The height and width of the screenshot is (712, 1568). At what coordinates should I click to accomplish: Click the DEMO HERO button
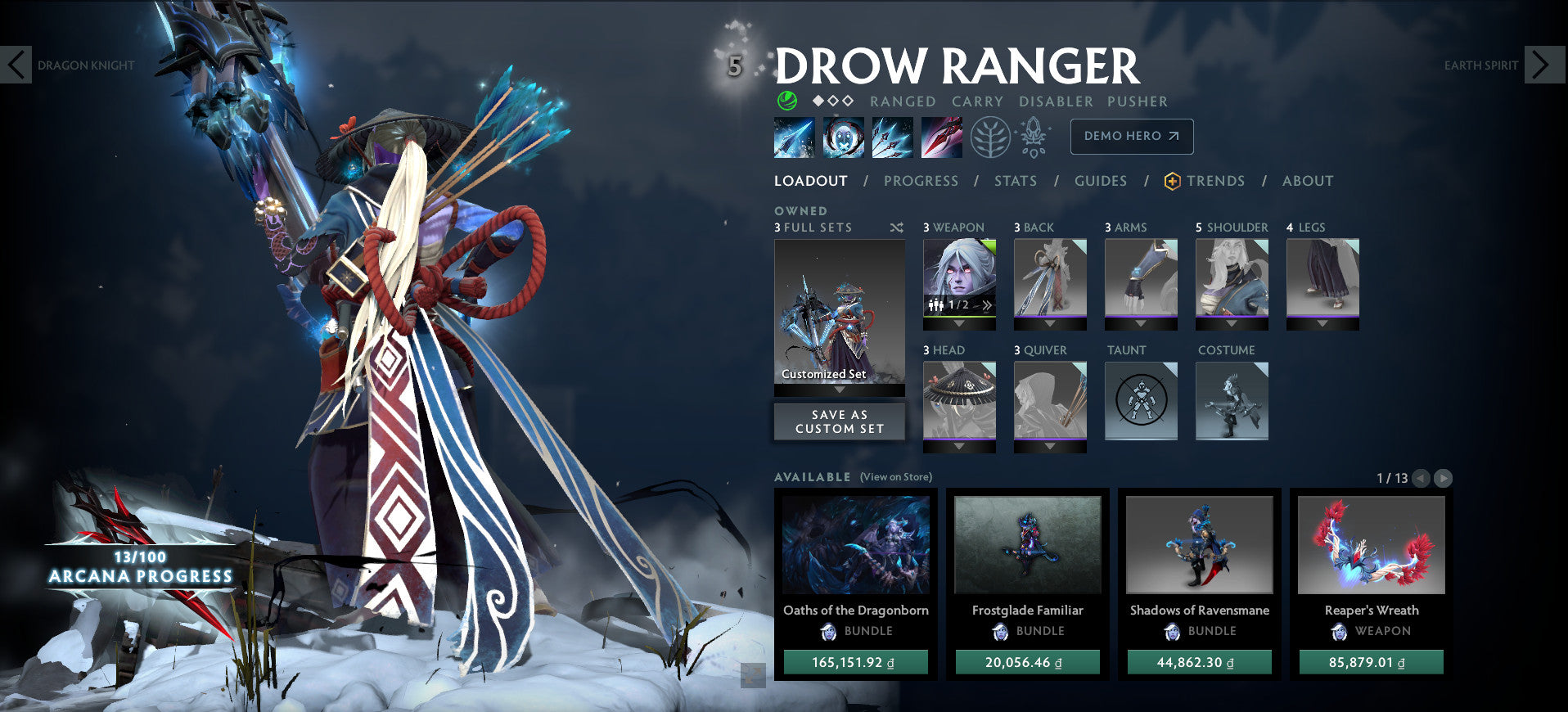(1131, 136)
